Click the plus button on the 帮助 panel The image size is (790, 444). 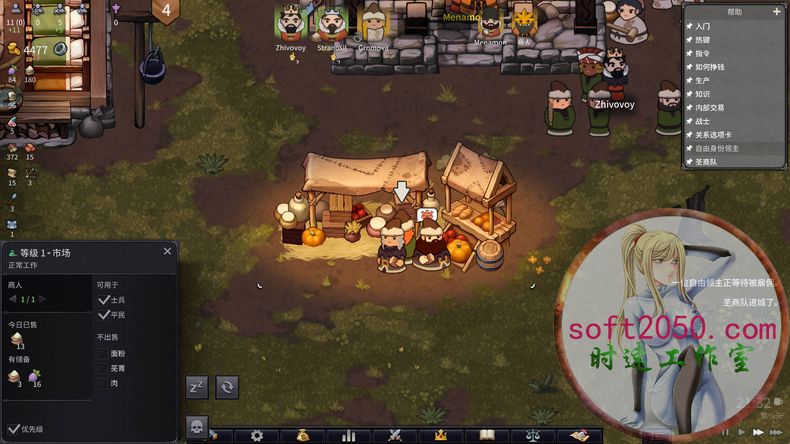[777, 12]
